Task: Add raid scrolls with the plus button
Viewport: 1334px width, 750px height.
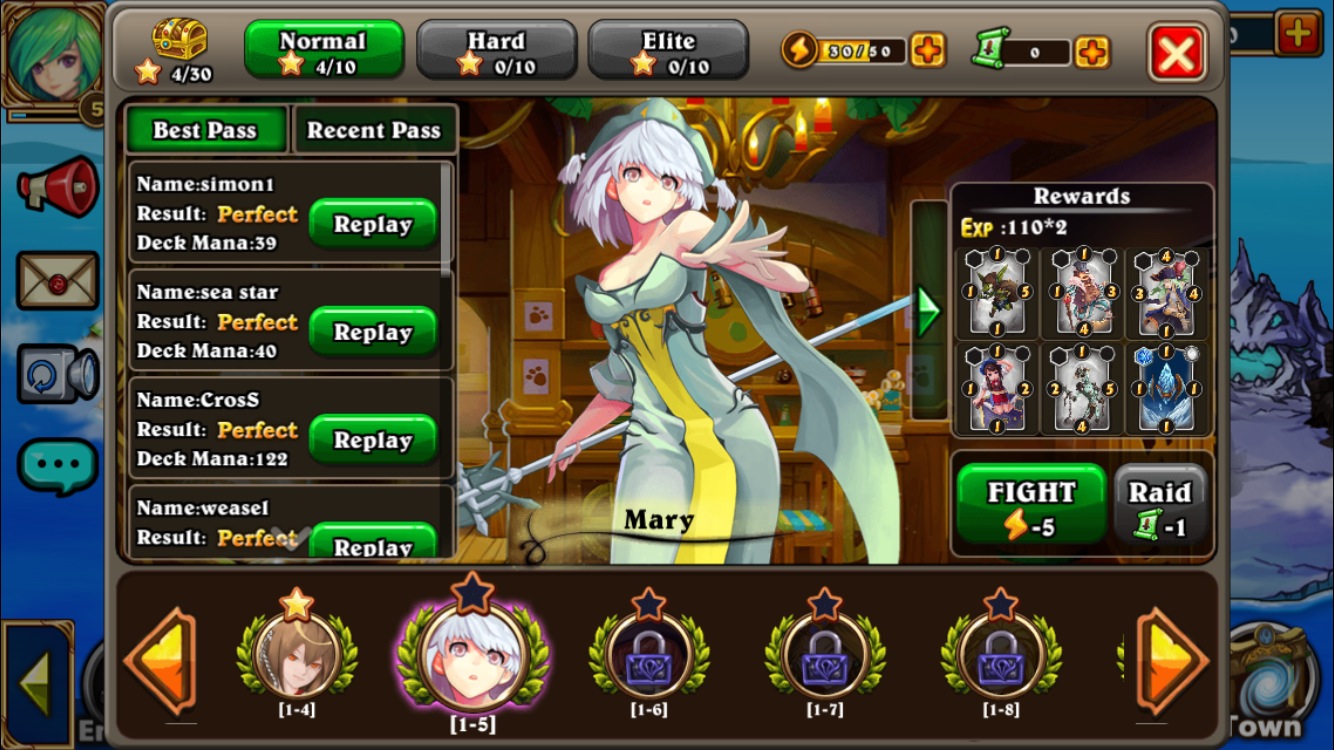Action: click(x=1092, y=51)
